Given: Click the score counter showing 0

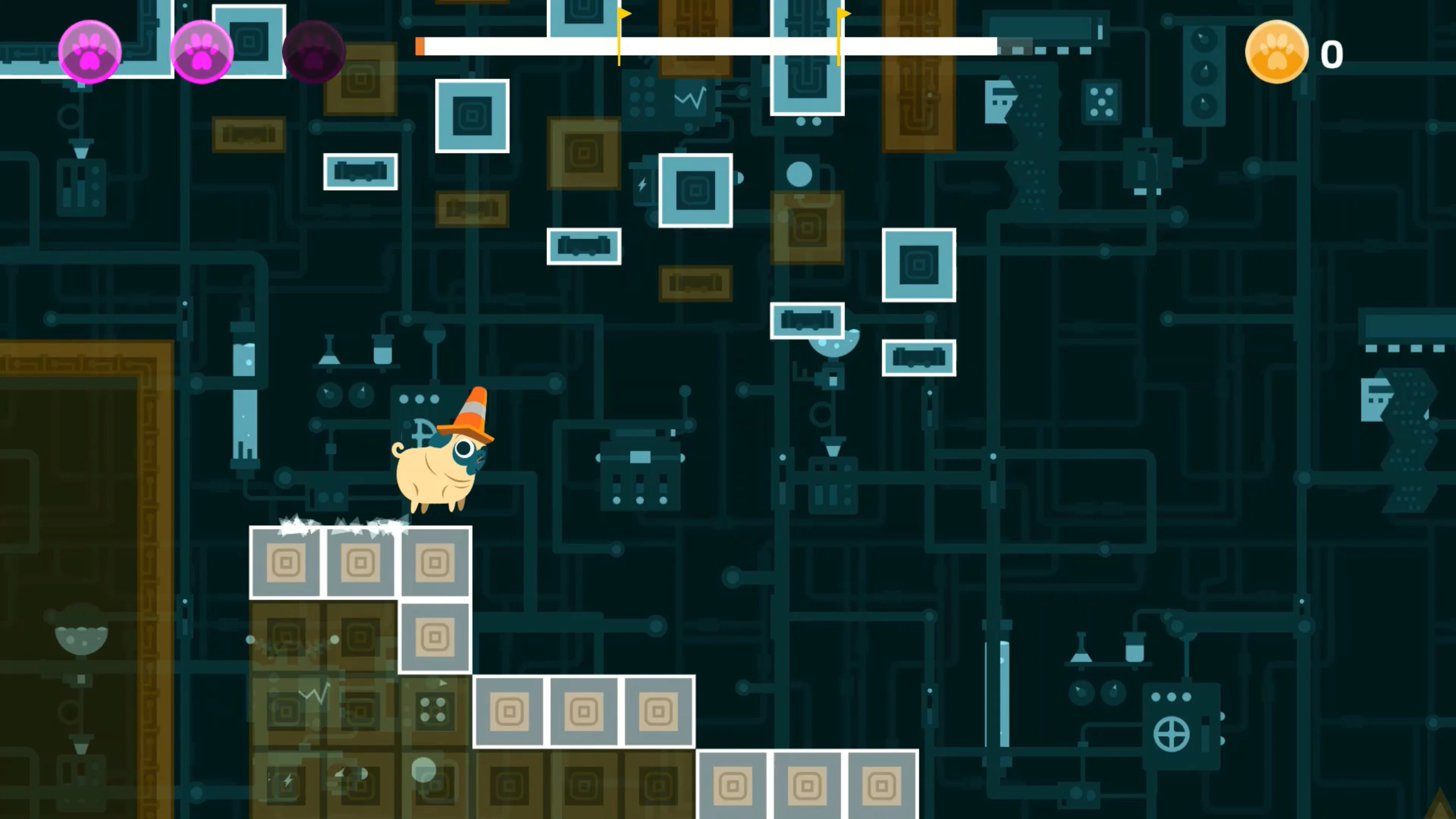Looking at the screenshot, I should (x=1332, y=54).
